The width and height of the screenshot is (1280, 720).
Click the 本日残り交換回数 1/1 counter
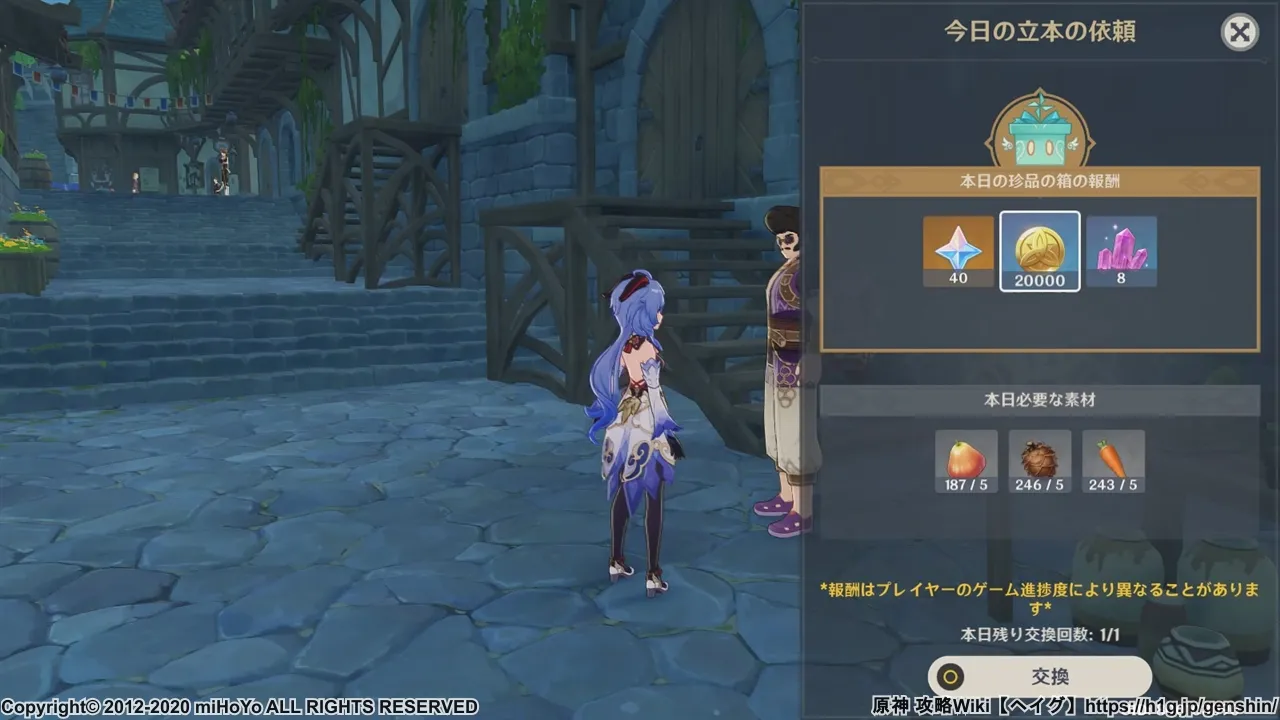point(1040,633)
